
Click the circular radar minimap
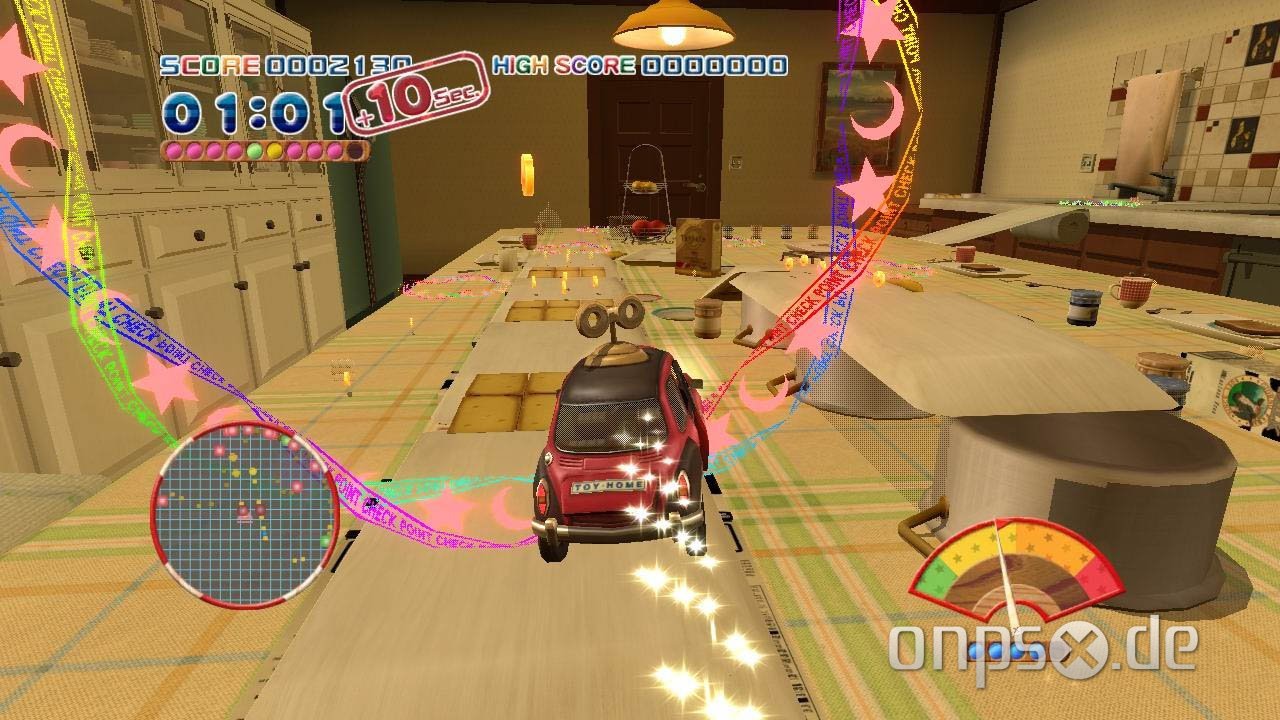(x=245, y=514)
